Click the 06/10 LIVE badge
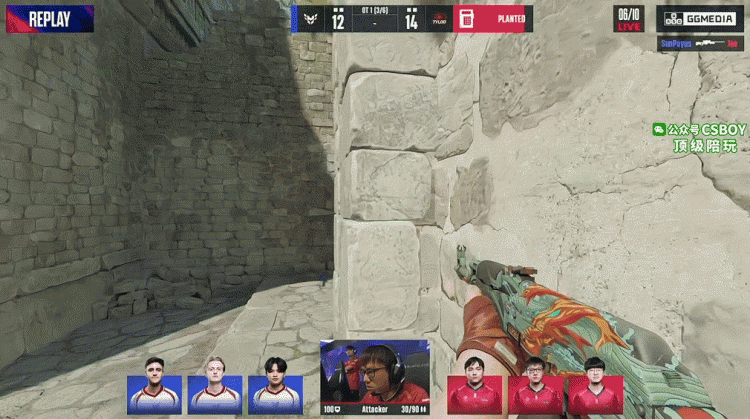Screen dimensions: 750x419 [628, 19]
